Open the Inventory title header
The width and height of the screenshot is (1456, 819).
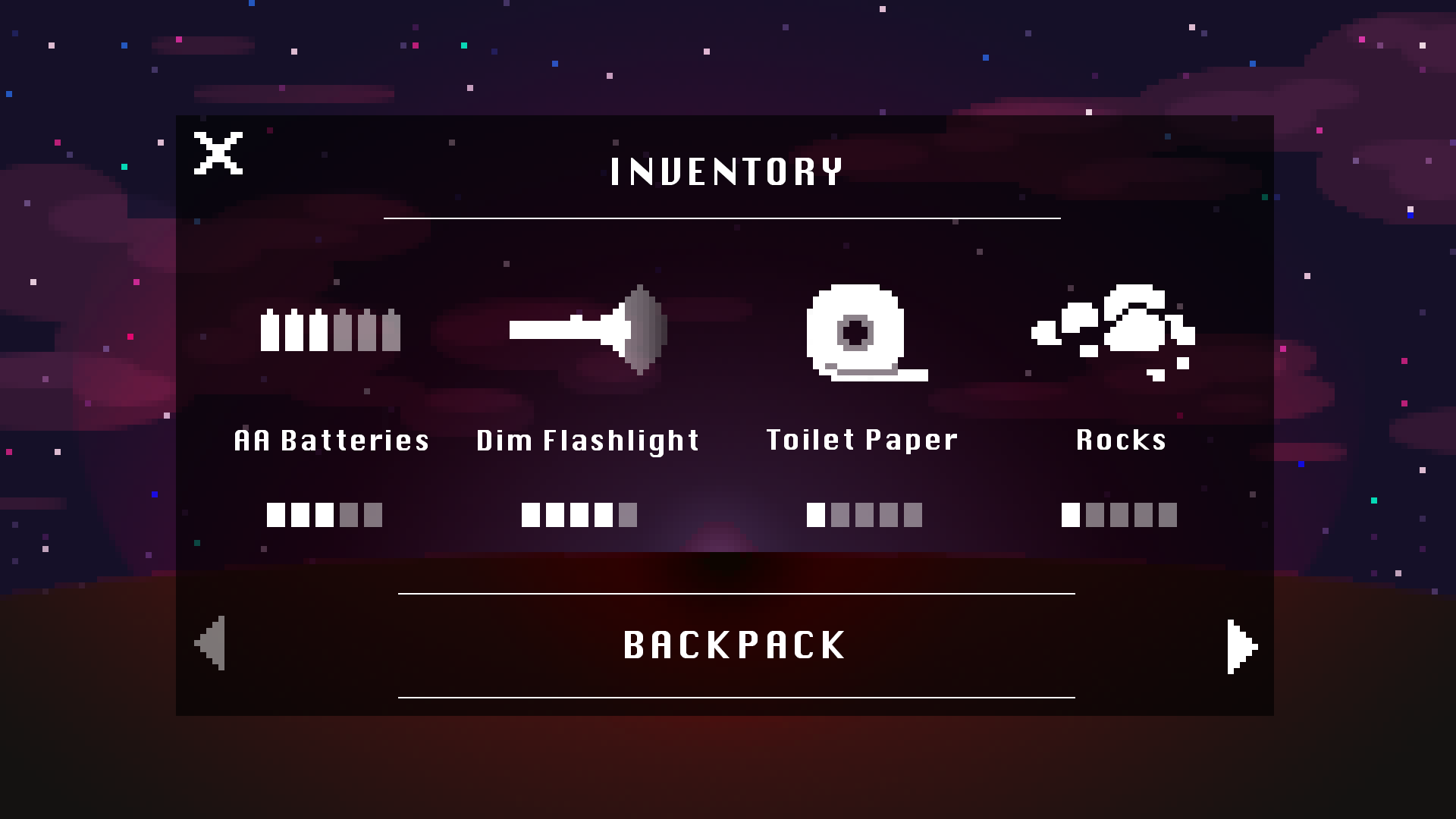[x=727, y=170]
